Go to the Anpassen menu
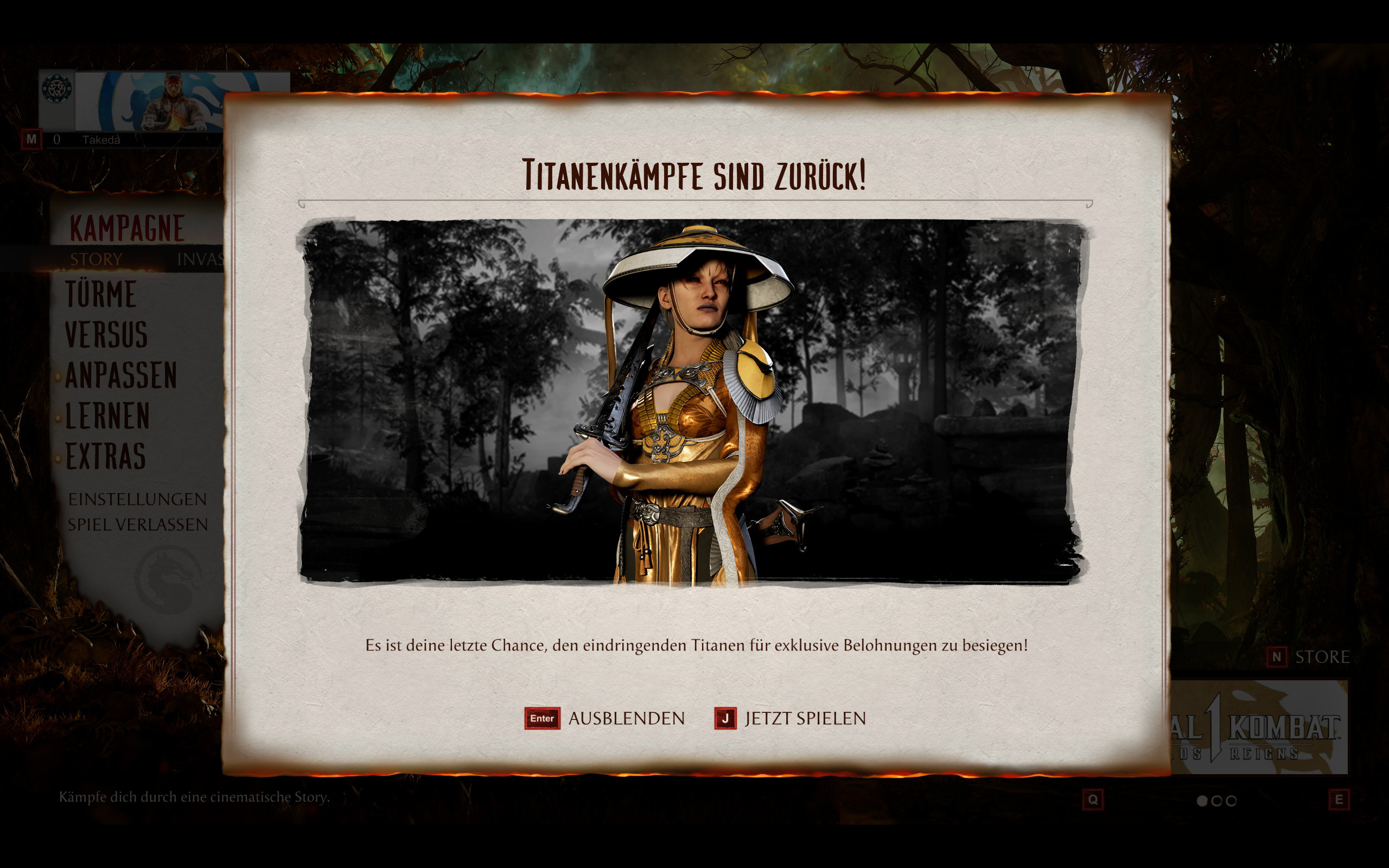The image size is (1389, 868). point(121,375)
